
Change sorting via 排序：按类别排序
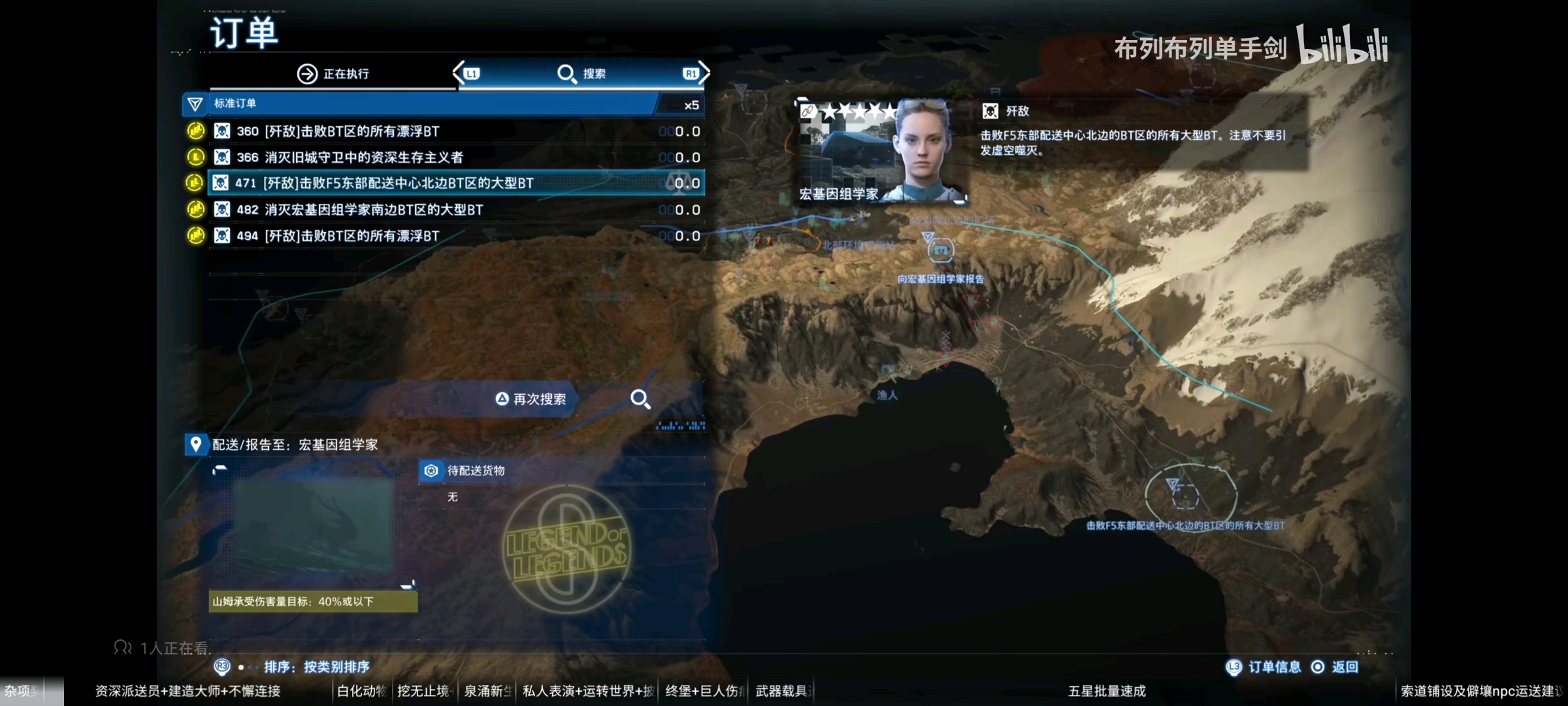[316, 667]
